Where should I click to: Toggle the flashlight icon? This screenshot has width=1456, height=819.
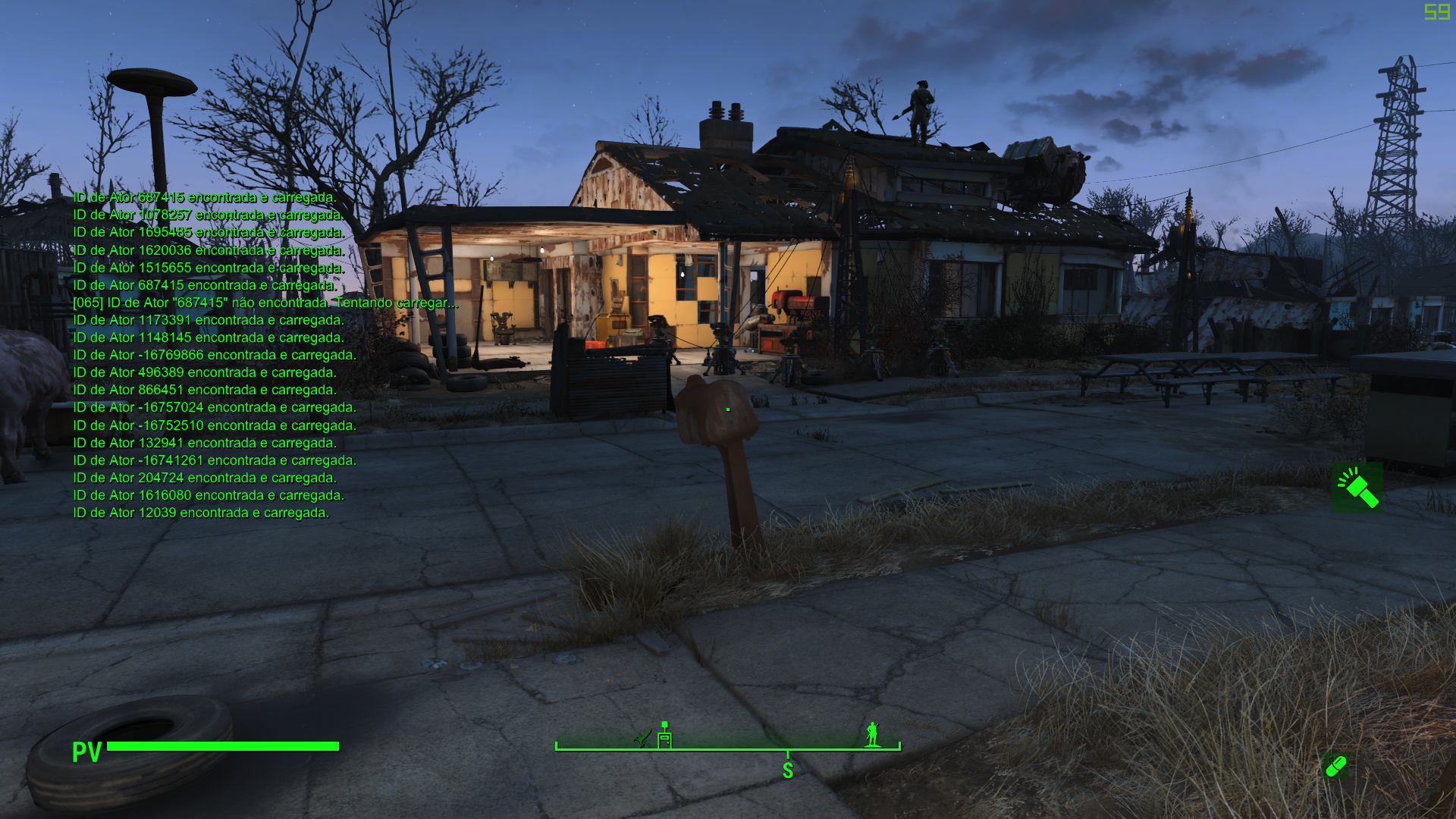click(1357, 488)
